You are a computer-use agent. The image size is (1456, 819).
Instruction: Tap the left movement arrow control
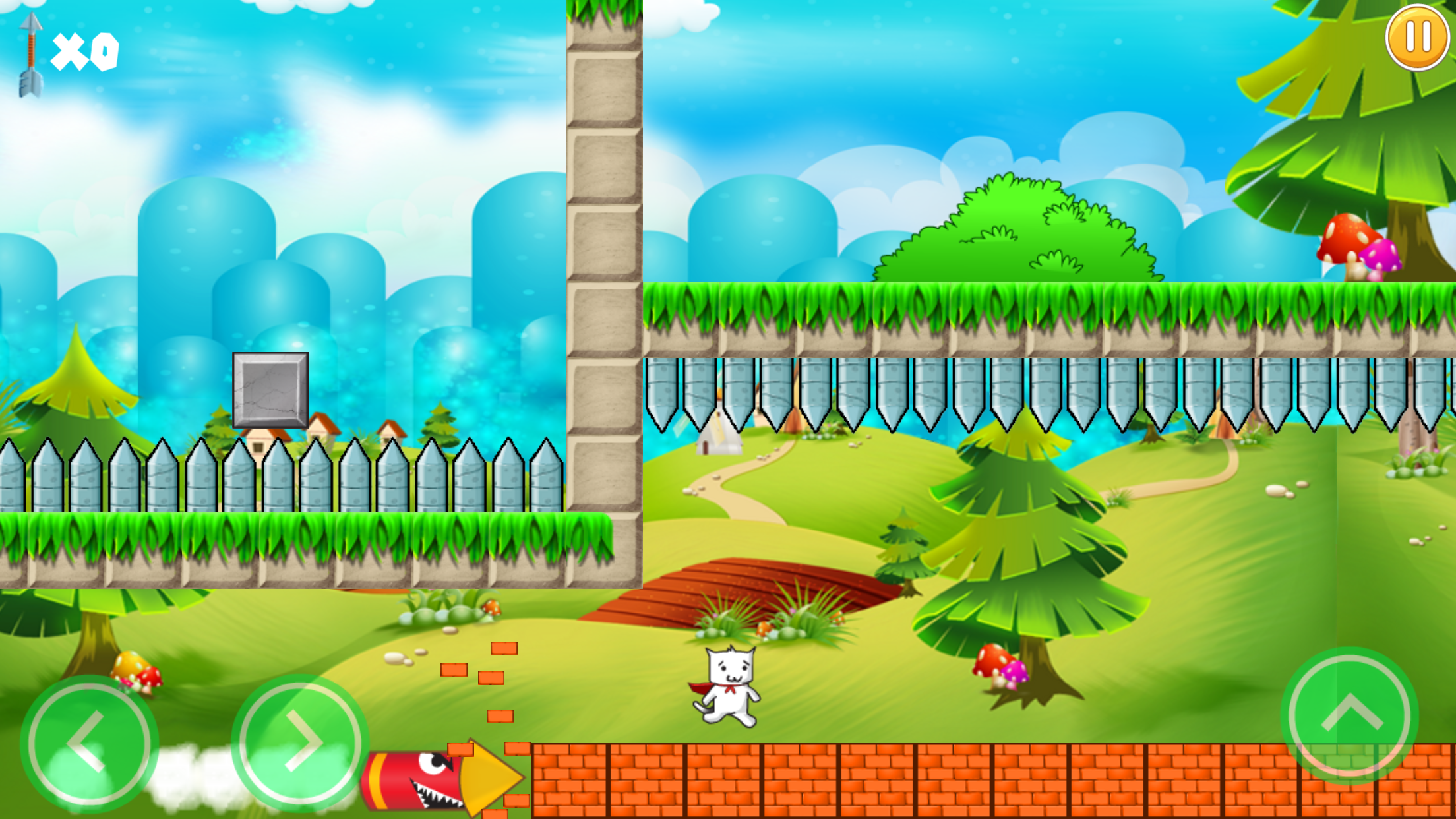89,742
